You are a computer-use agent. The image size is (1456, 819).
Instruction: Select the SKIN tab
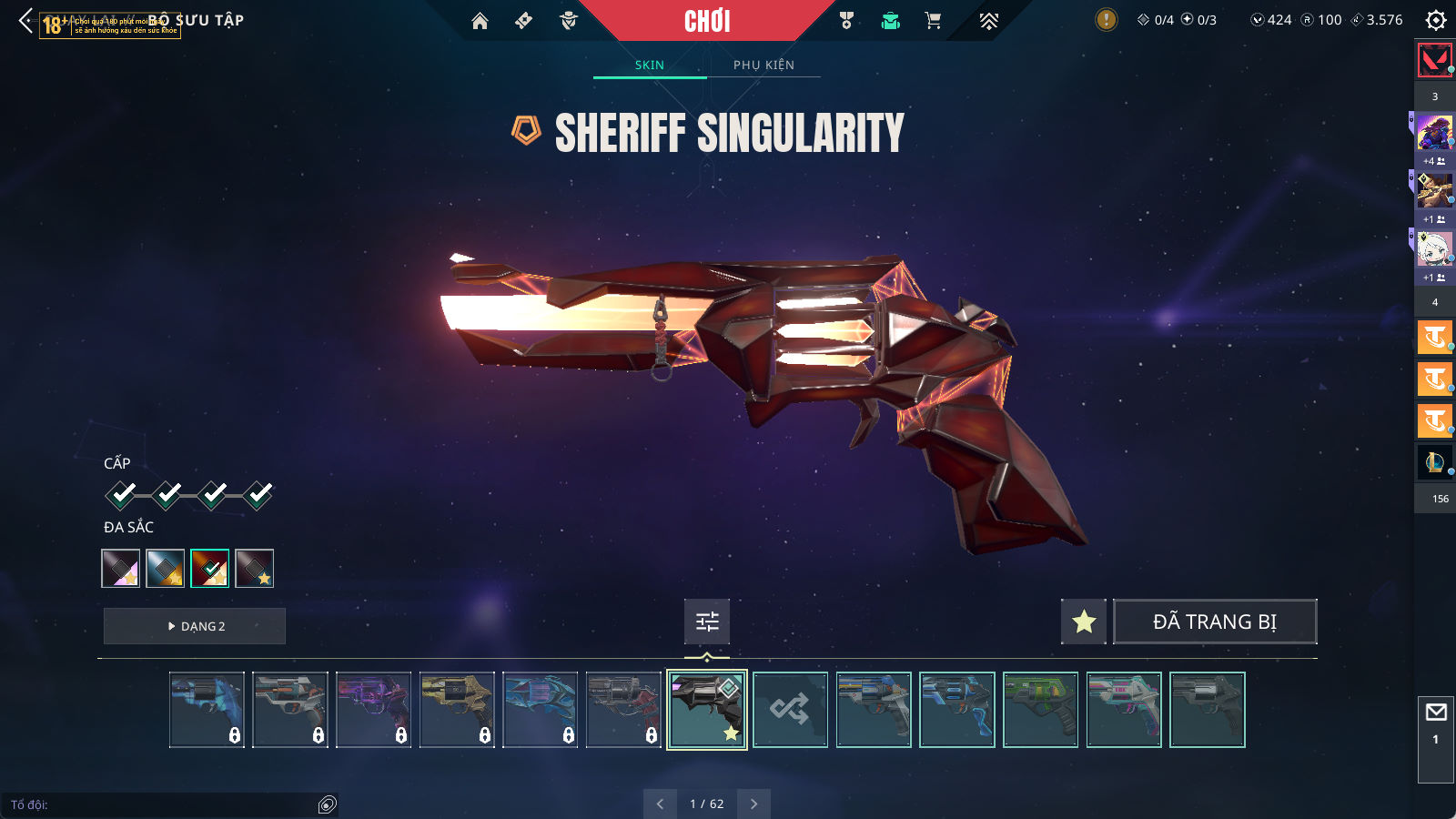pos(649,65)
